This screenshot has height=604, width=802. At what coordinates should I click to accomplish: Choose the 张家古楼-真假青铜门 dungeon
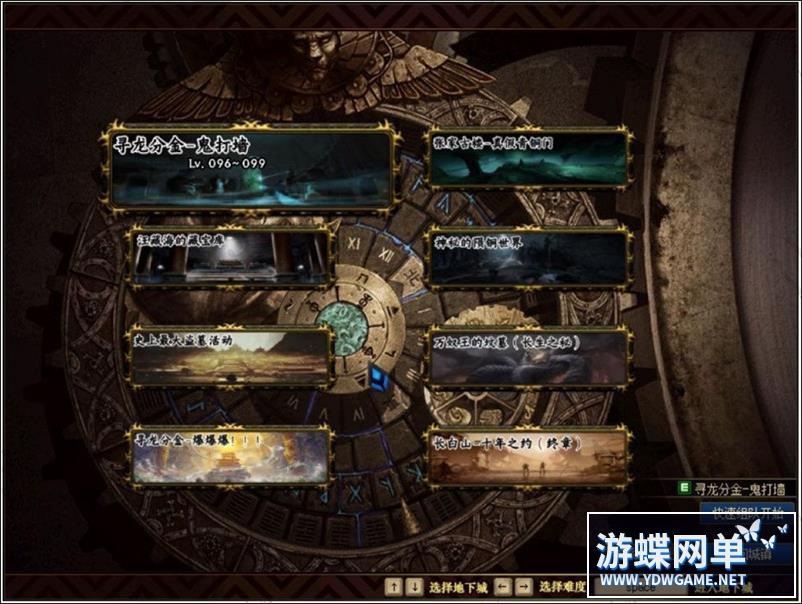pos(529,158)
